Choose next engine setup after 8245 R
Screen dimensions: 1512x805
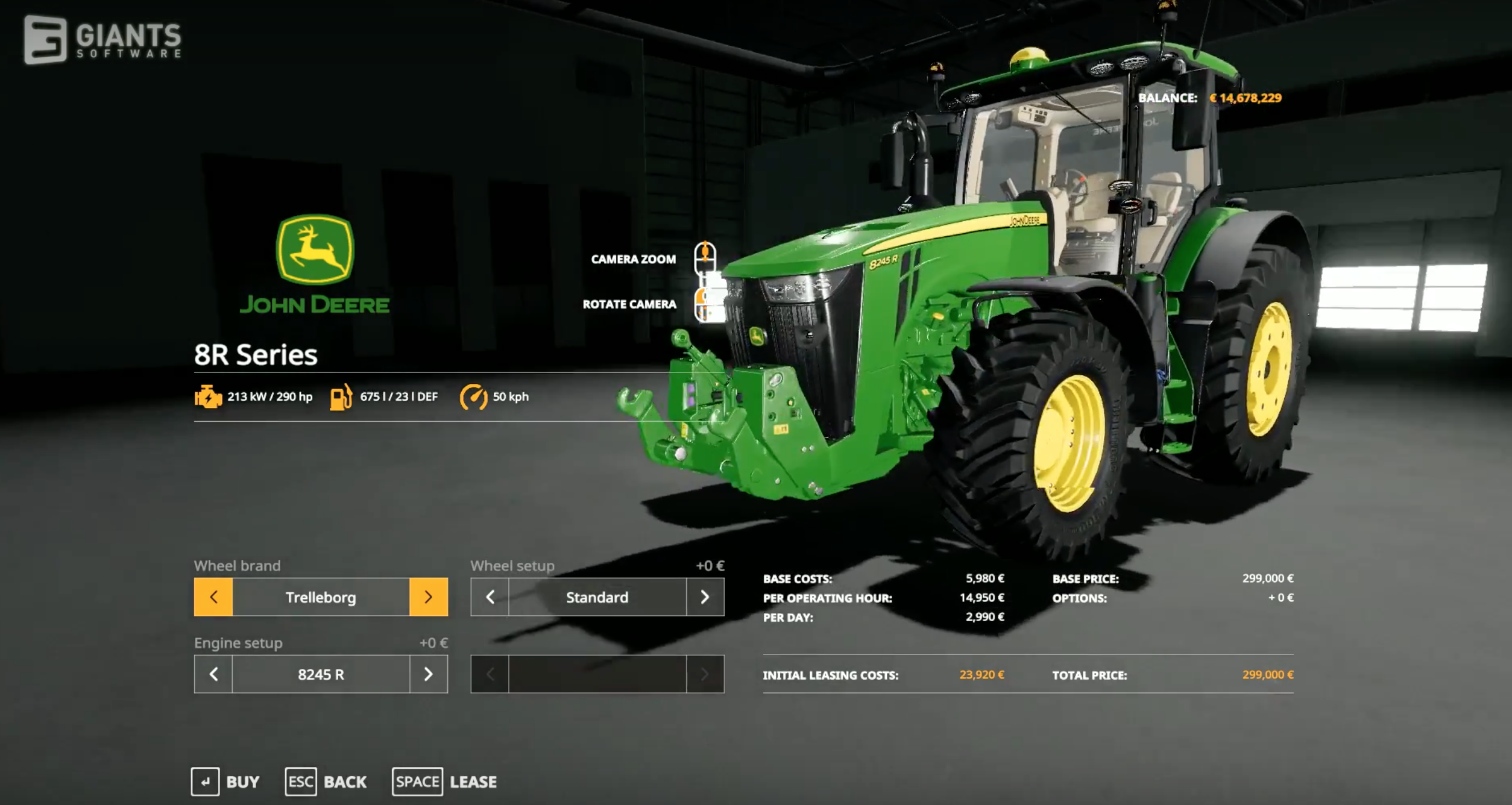point(428,674)
